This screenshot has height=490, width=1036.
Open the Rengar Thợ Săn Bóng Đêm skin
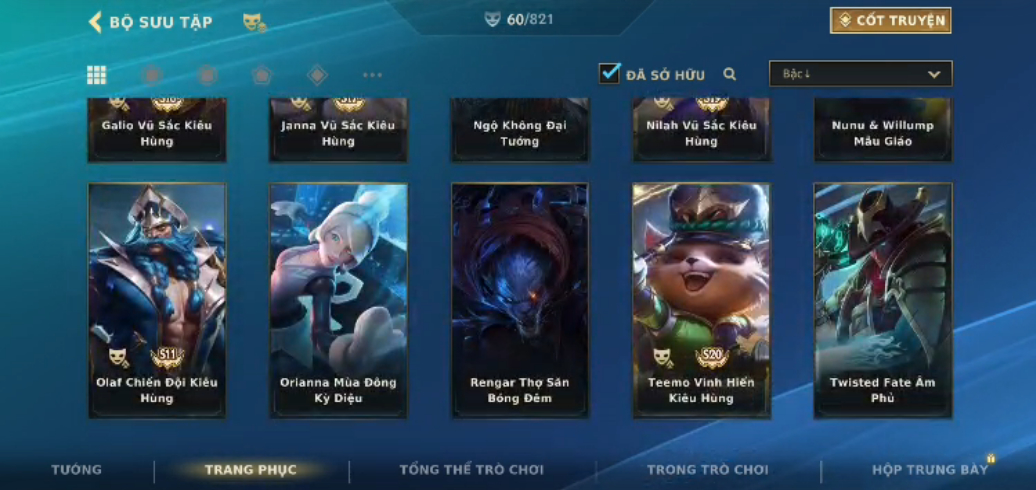tap(520, 300)
